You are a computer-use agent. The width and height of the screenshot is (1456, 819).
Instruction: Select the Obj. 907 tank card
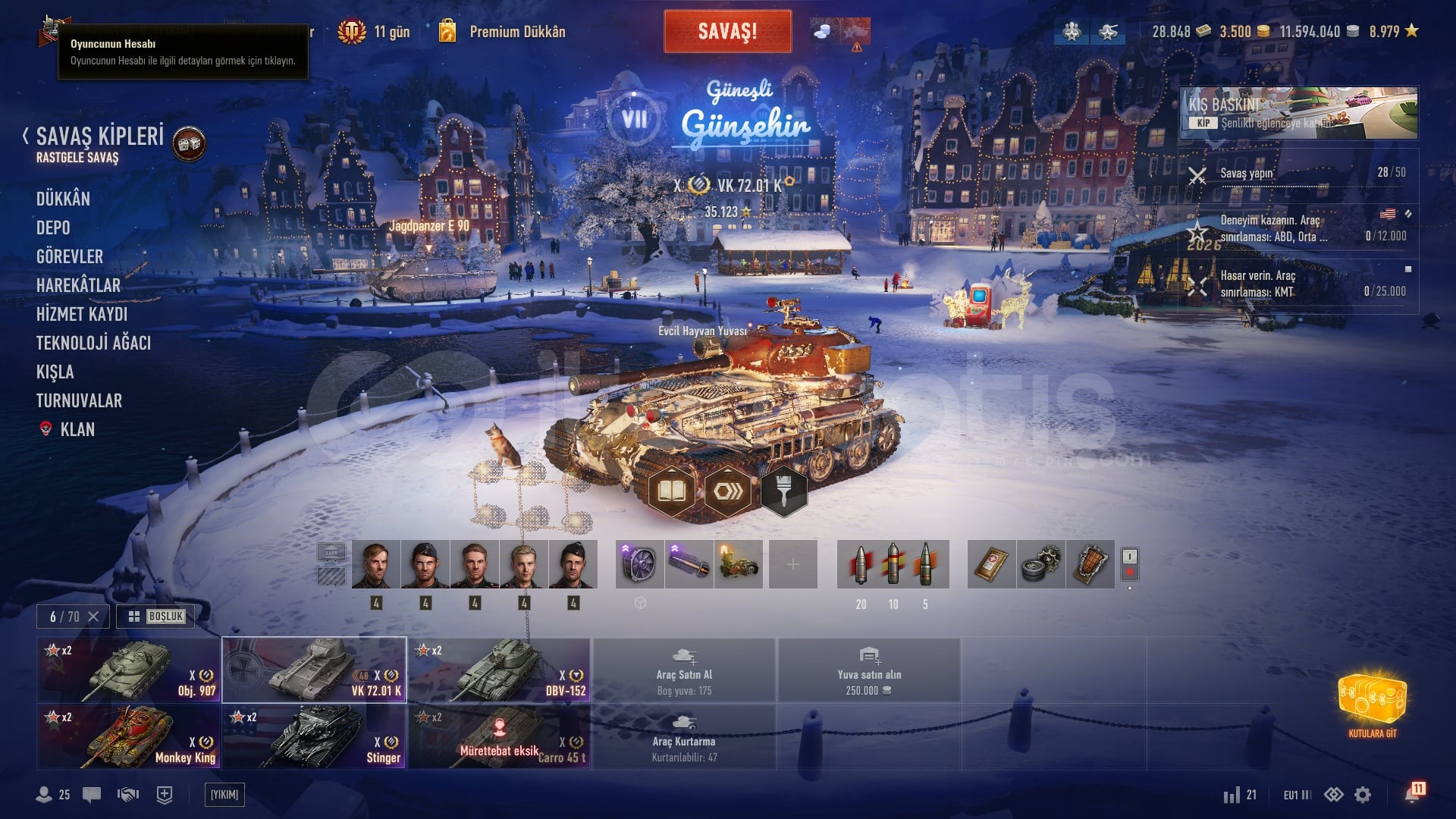click(129, 670)
